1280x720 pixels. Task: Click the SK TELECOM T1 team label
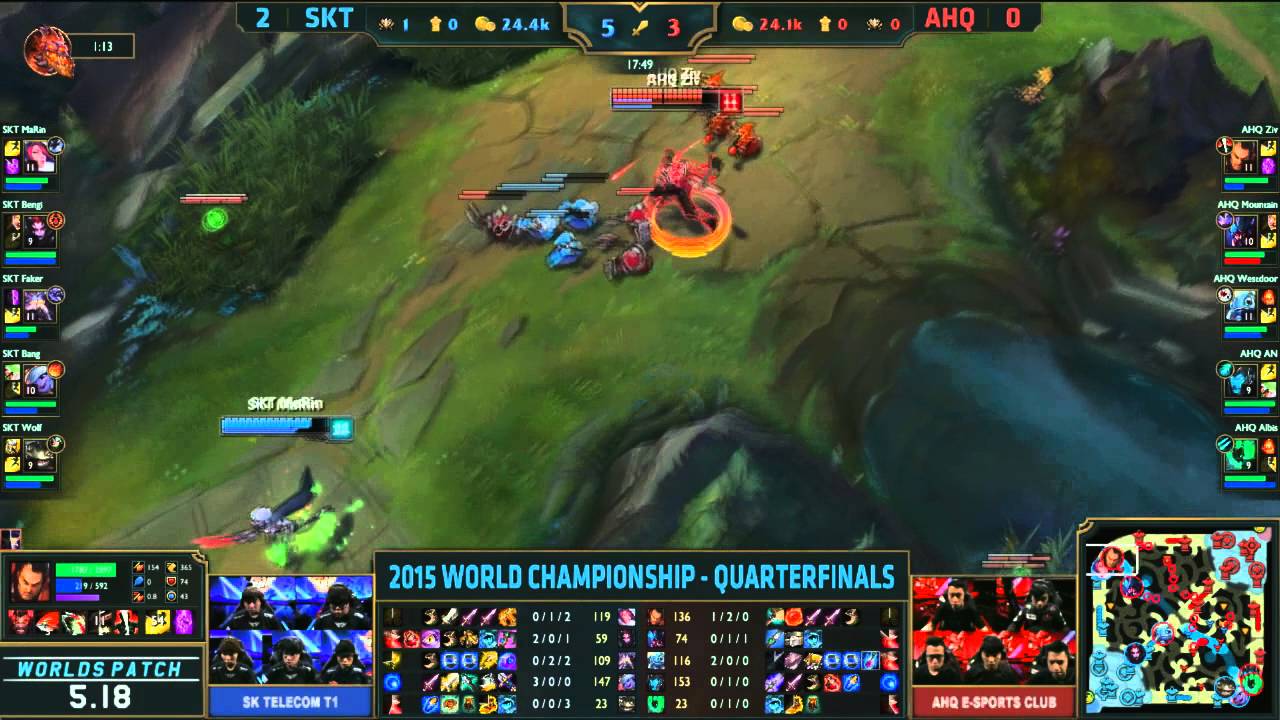coord(290,702)
